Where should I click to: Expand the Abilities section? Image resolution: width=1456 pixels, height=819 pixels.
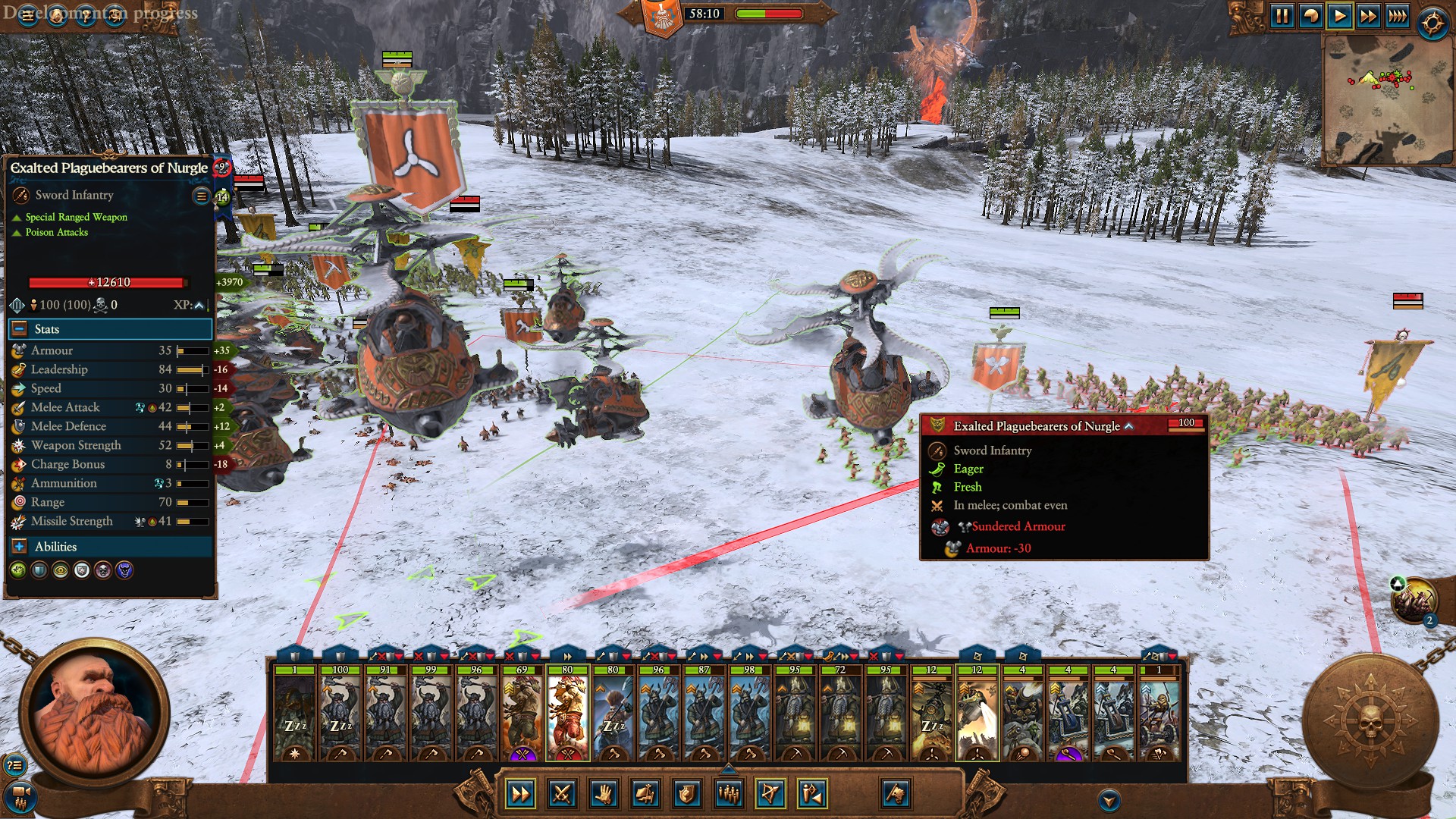[x=18, y=547]
